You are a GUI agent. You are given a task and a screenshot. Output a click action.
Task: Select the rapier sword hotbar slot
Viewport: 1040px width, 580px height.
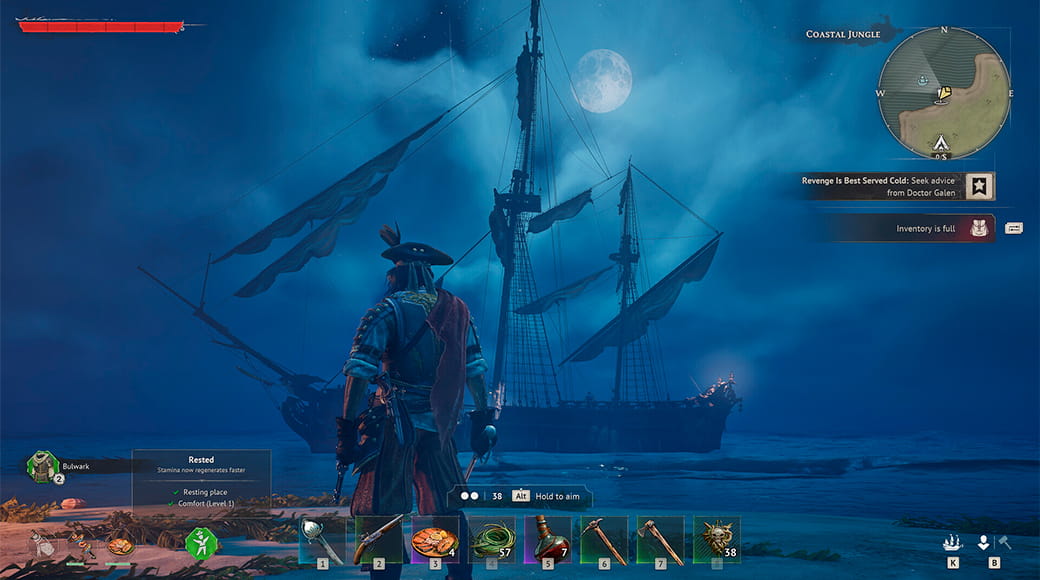[x=323, y=540]
